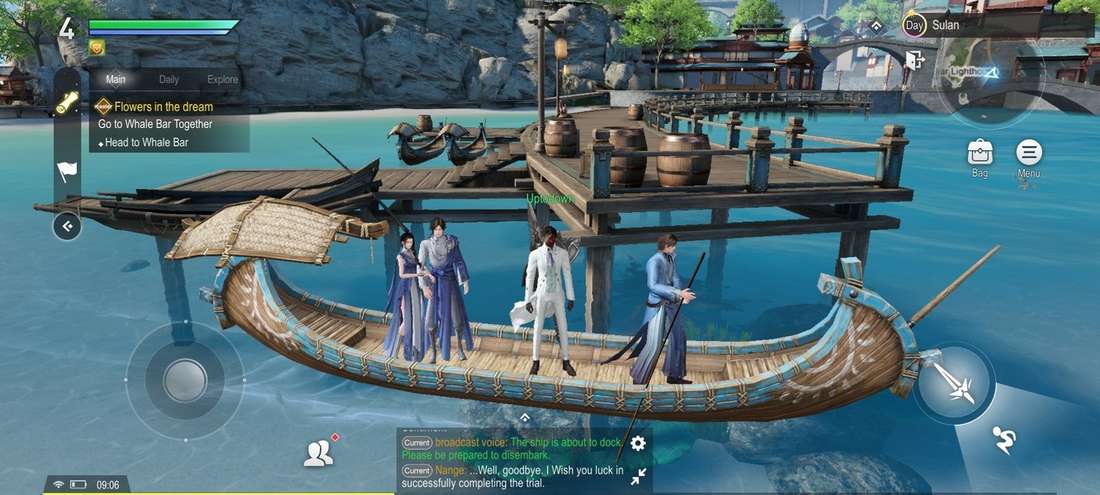Screen dimensions: 1100x495
Task: Open the white flag panel
Action: coord(67,171)
